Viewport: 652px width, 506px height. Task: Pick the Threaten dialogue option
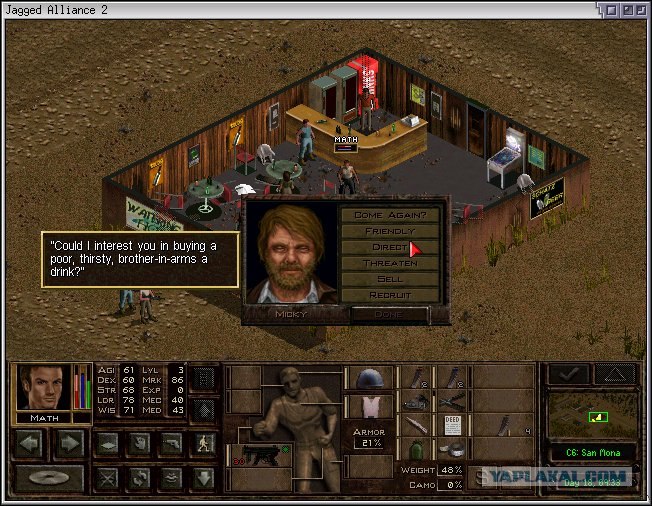coord(389,263)
